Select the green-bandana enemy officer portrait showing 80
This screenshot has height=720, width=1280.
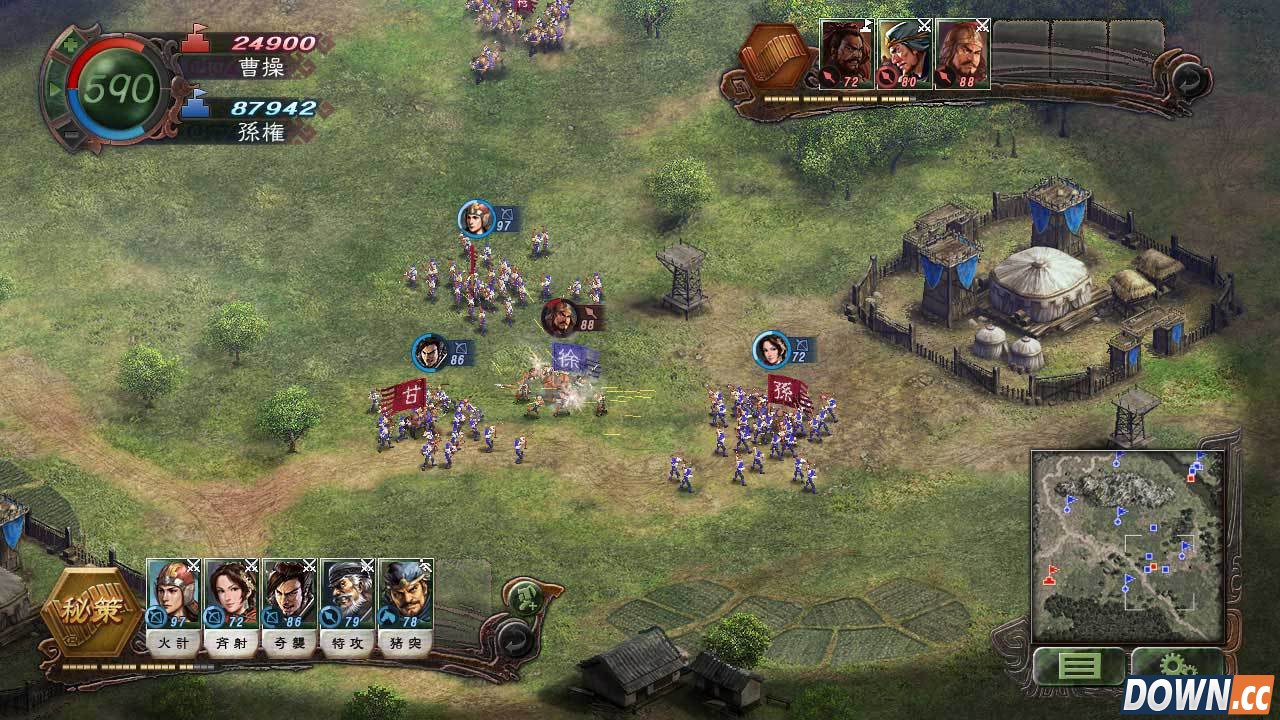tap(905, 54)
